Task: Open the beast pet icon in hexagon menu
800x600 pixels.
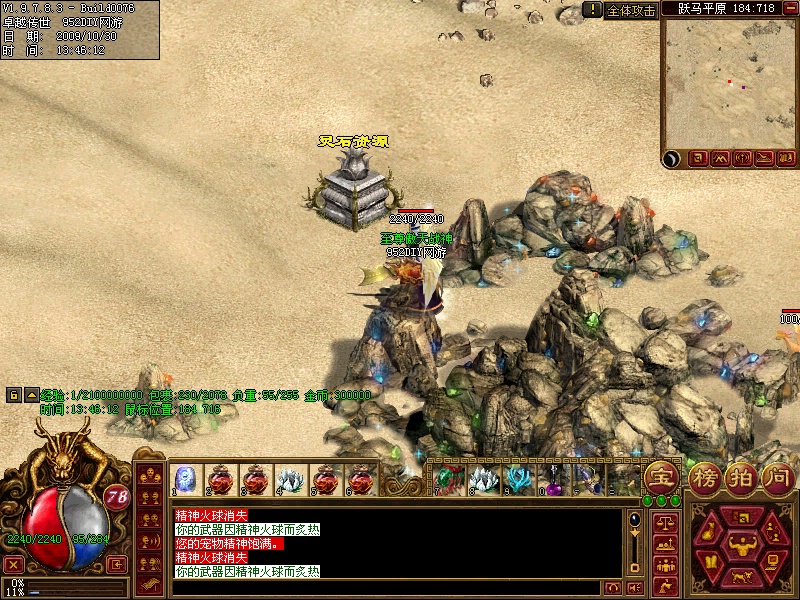Action: [741, 576]
